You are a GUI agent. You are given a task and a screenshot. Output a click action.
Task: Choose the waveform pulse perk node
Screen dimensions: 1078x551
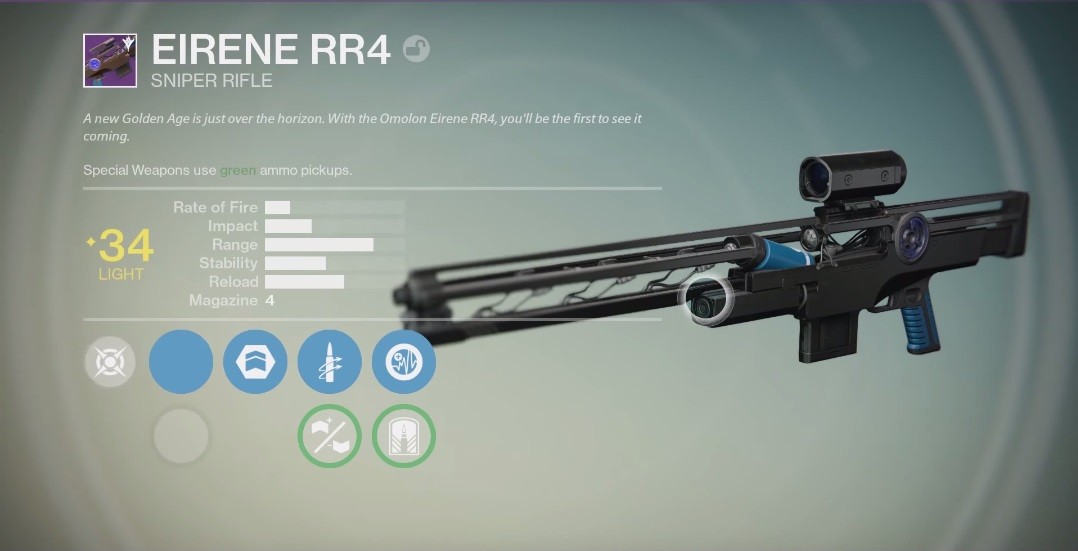pyautogui.click(x=404, y=361)
